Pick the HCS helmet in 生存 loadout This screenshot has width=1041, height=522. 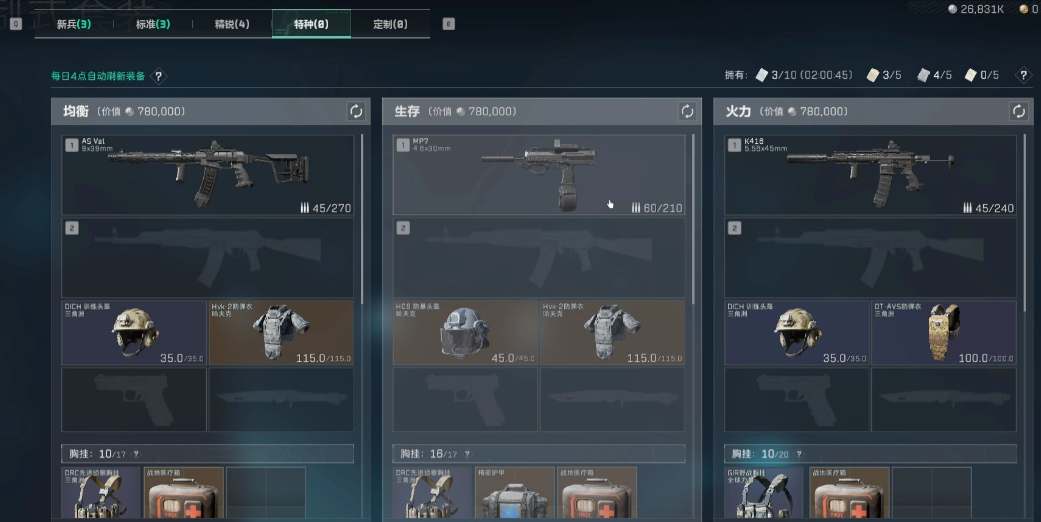465,332
